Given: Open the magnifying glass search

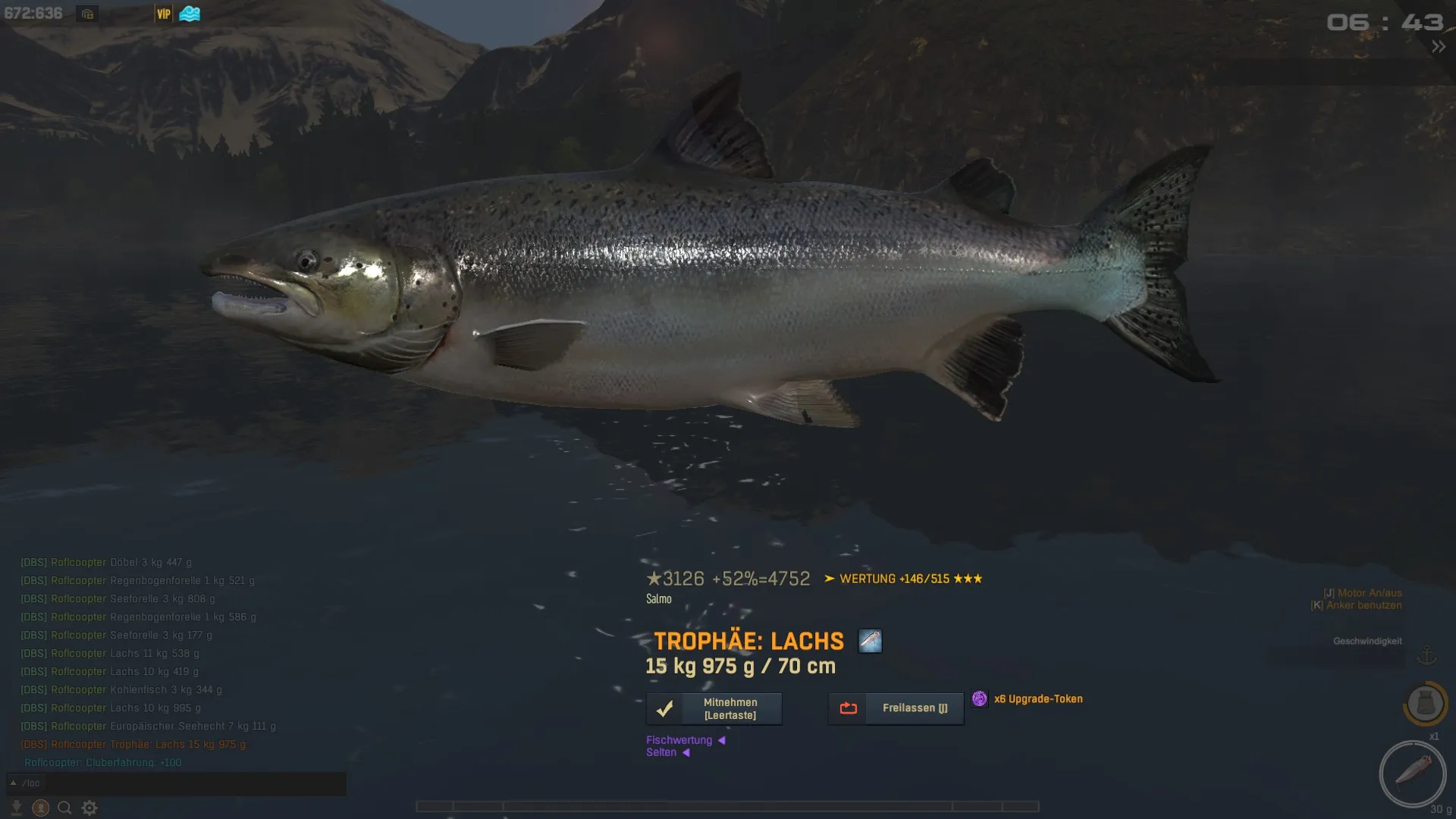Looking at the screenshot, I should pyautogui.click(x=64, y=808).
